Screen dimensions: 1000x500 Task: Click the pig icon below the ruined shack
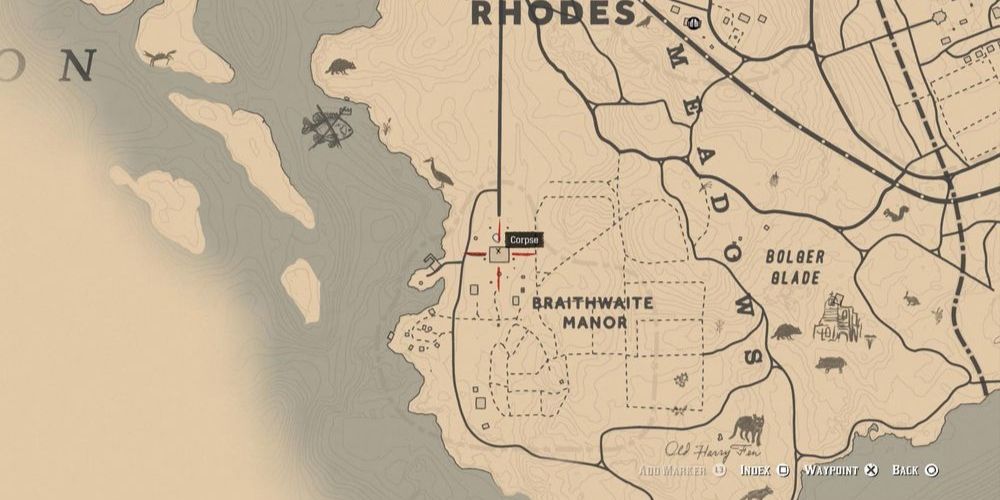point(830,364)
